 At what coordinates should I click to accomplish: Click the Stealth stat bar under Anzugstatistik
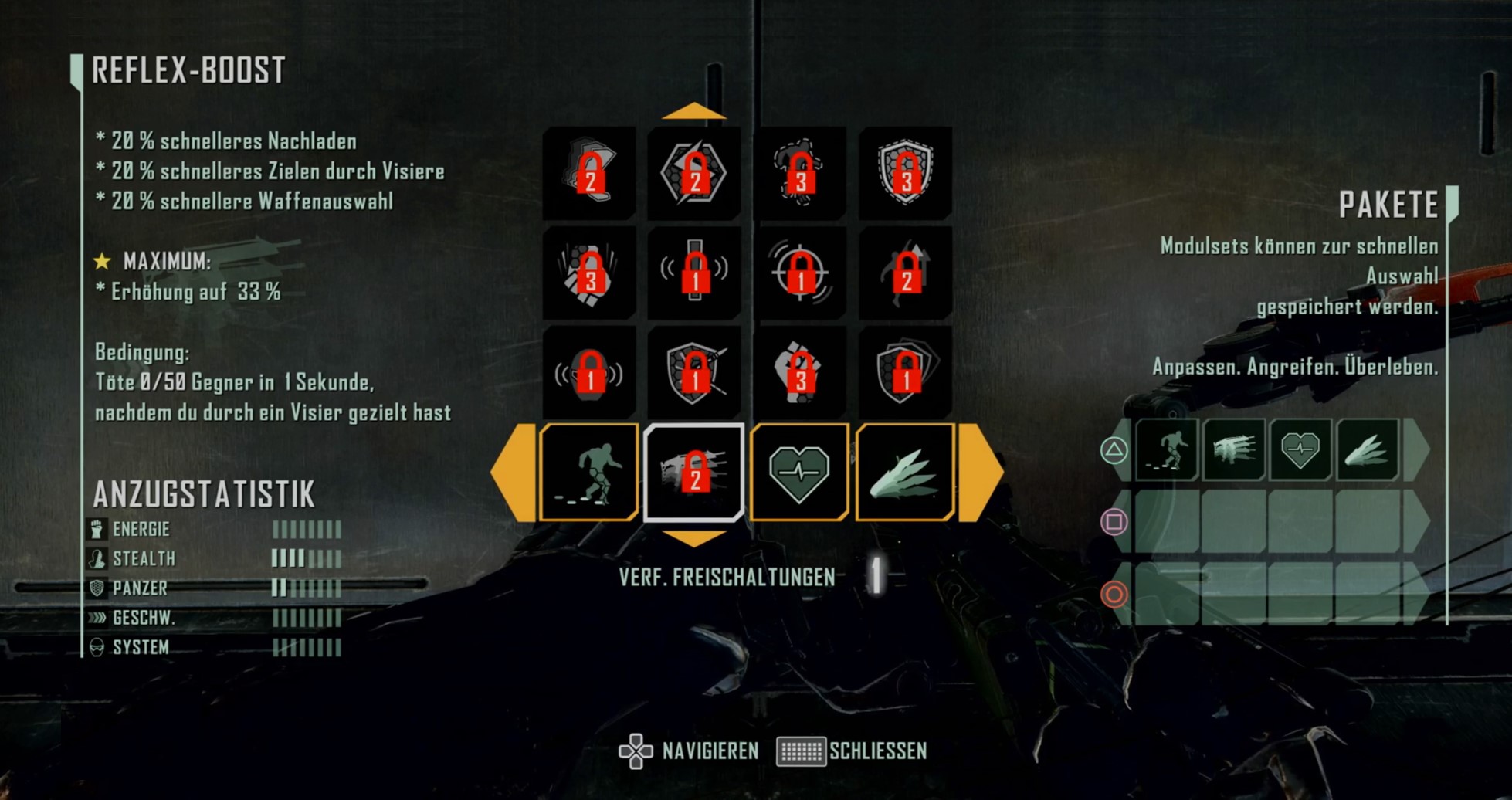tap(307, 558)
